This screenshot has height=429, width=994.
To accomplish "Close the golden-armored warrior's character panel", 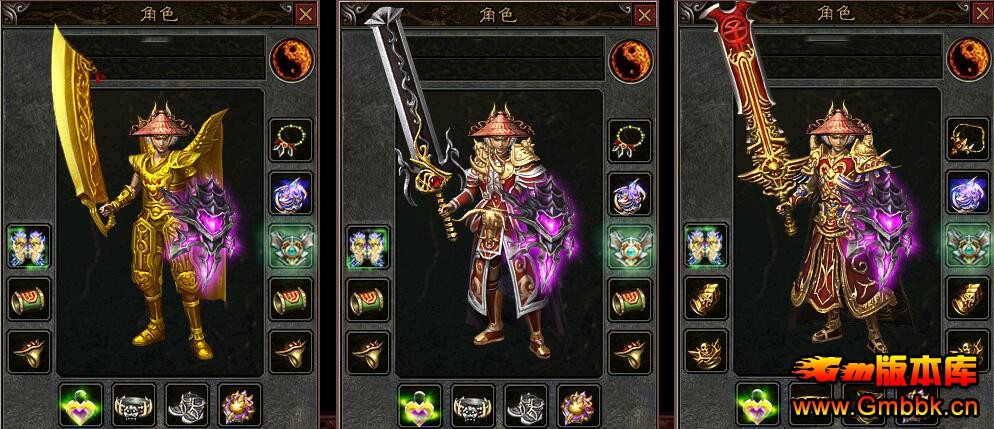I will (305, 14).
